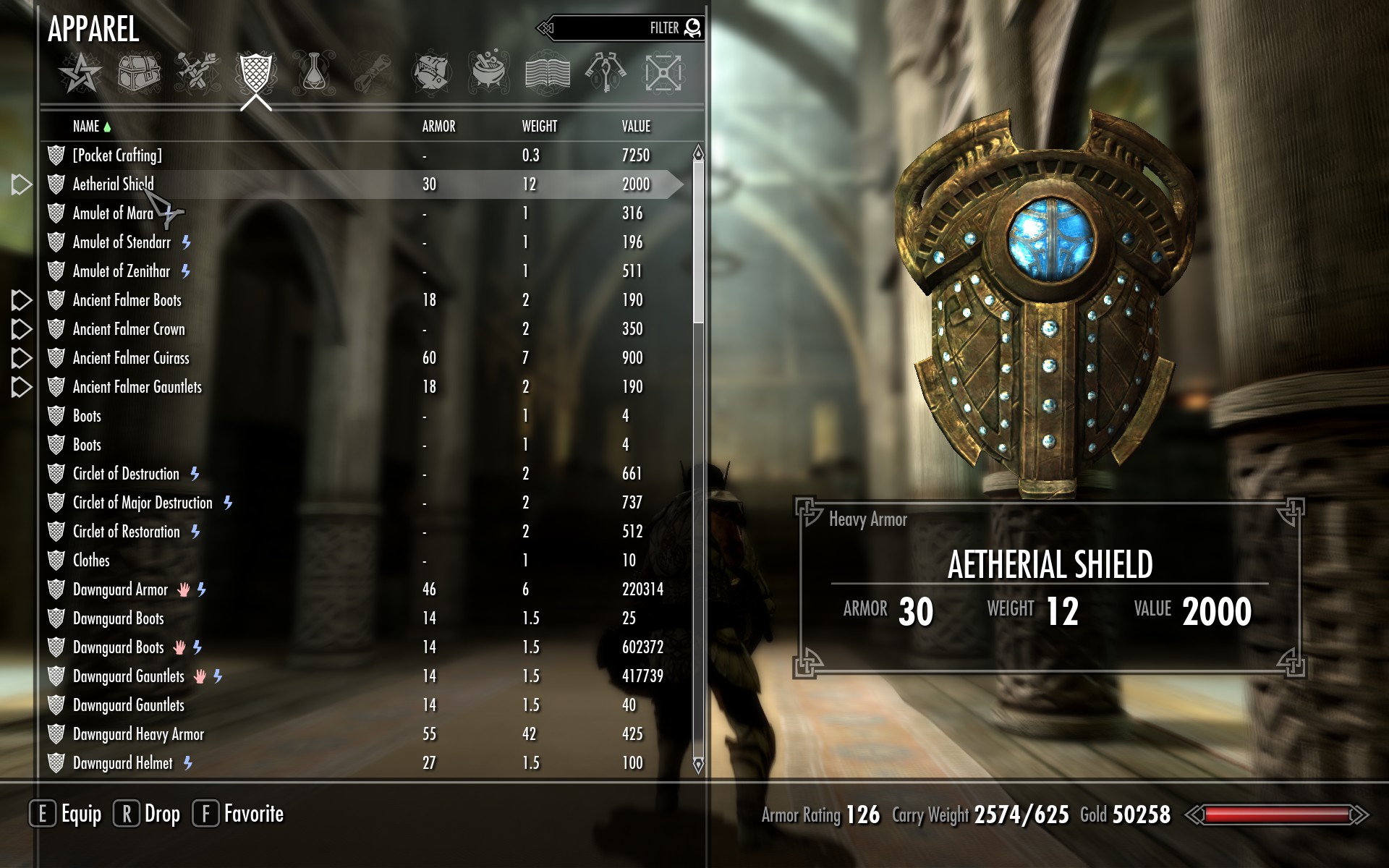
Task: Choose Dawnguard Heavy Armor in the list
Action: coord(138,734)
